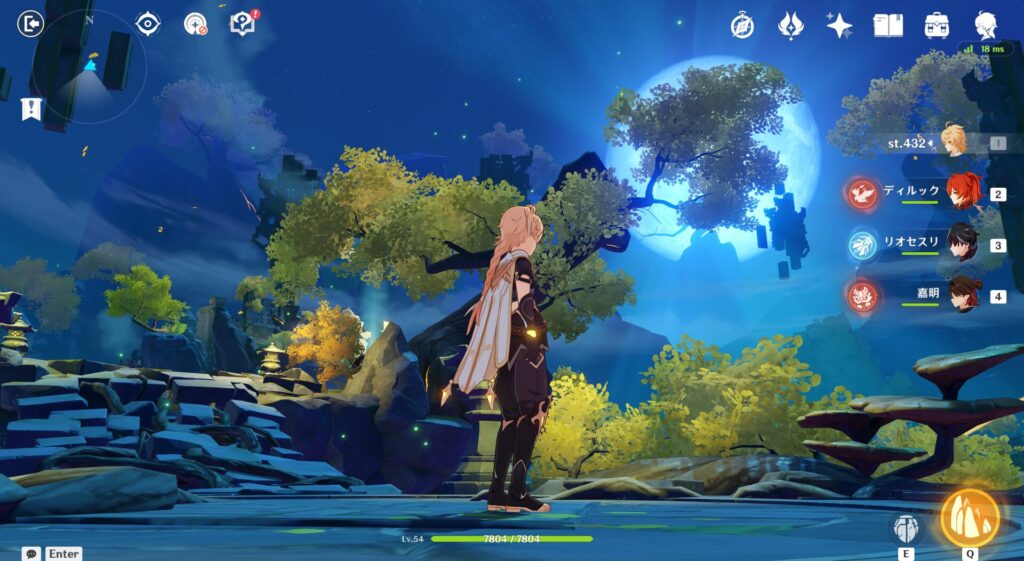
Task: Open the compass icon in top bar
Action: [x=742, y=25]
